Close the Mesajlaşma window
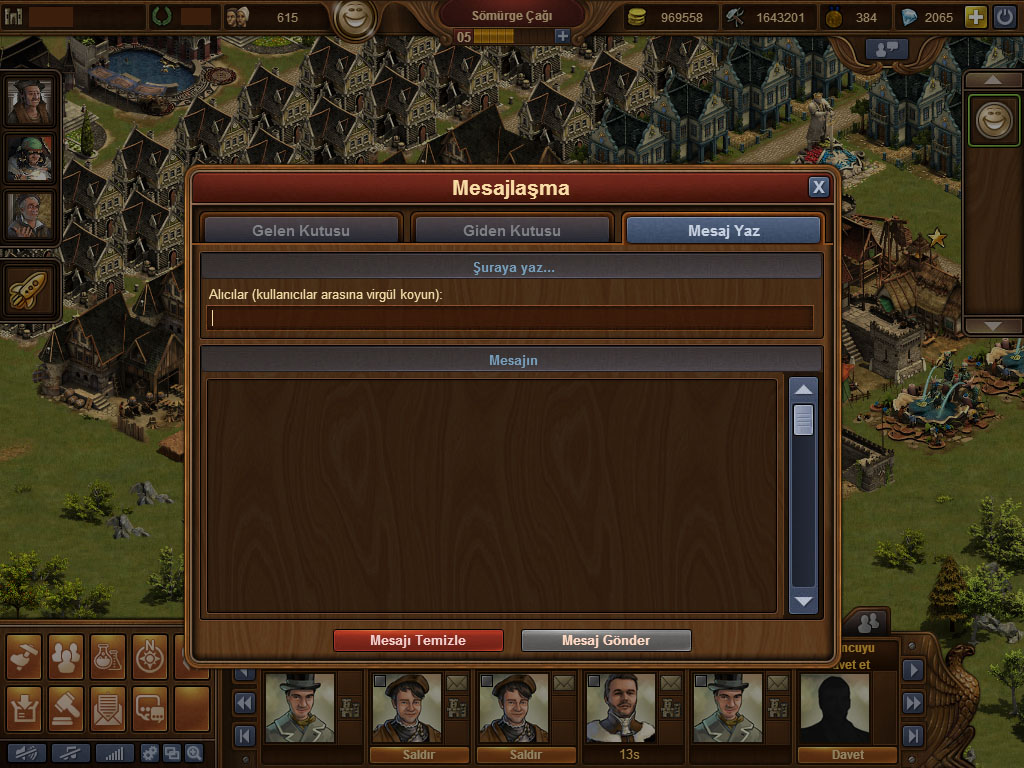1024x768 pixels. tap(818, 187)
